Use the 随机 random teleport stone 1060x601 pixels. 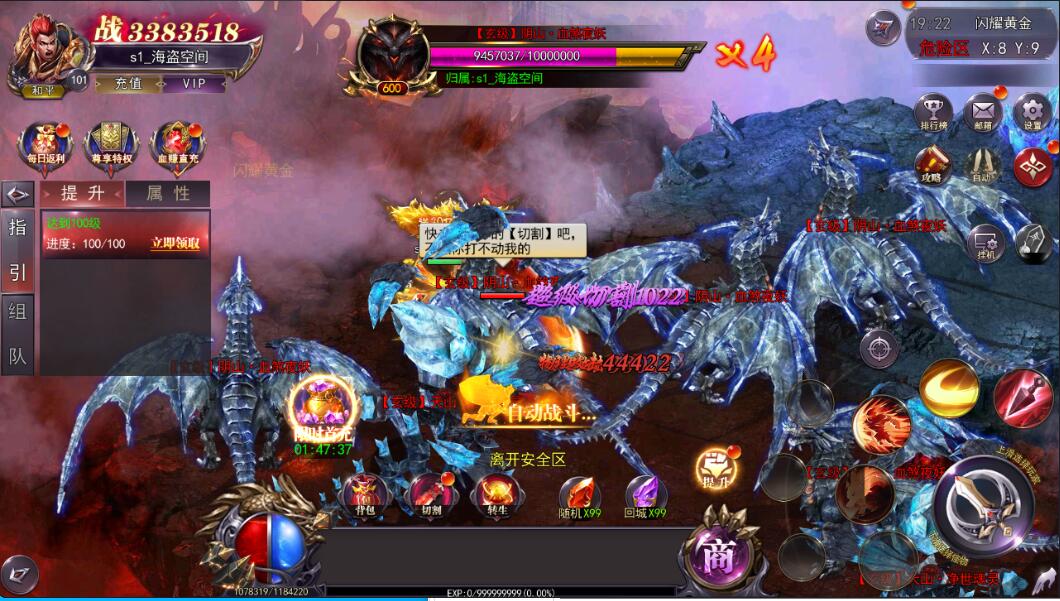pyautogui.click(x=579, y=497)
